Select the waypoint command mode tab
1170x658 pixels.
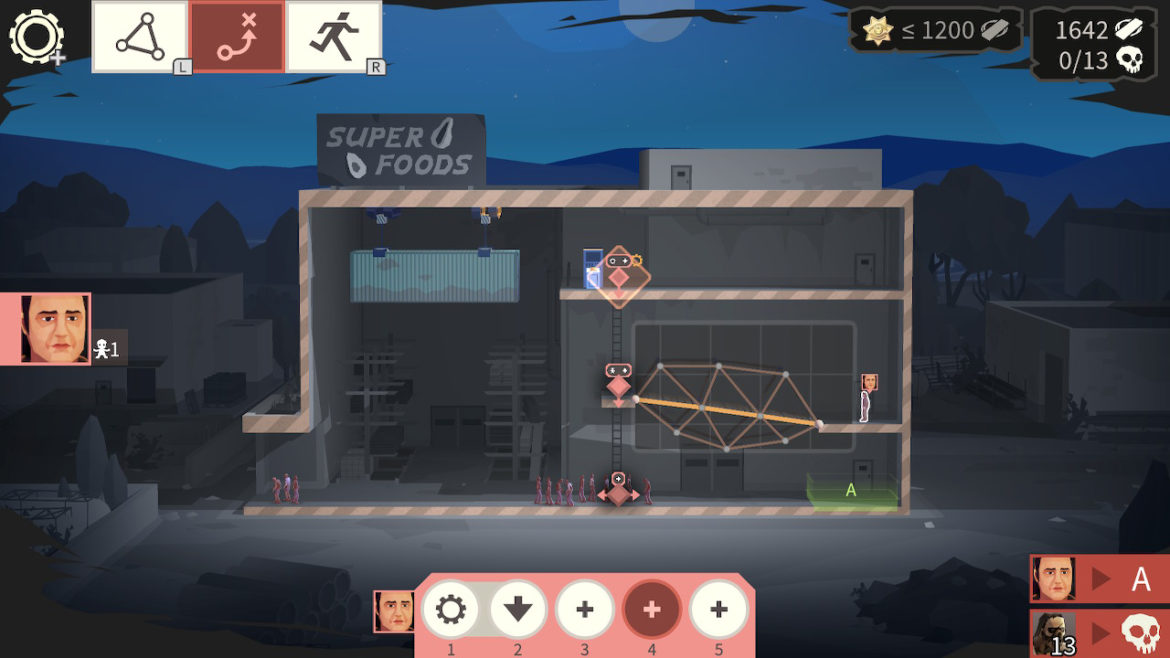click(x=237, y=37)
